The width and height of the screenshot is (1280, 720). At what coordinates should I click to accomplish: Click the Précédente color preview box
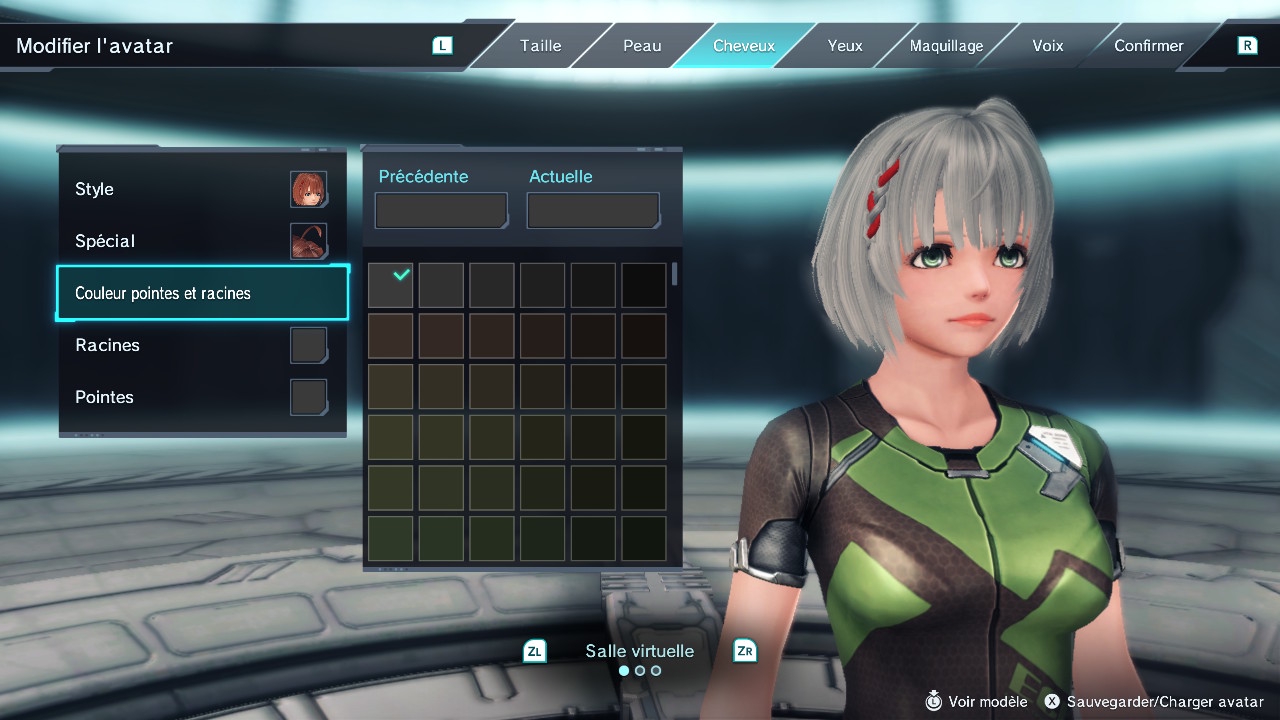pos(441,211)
